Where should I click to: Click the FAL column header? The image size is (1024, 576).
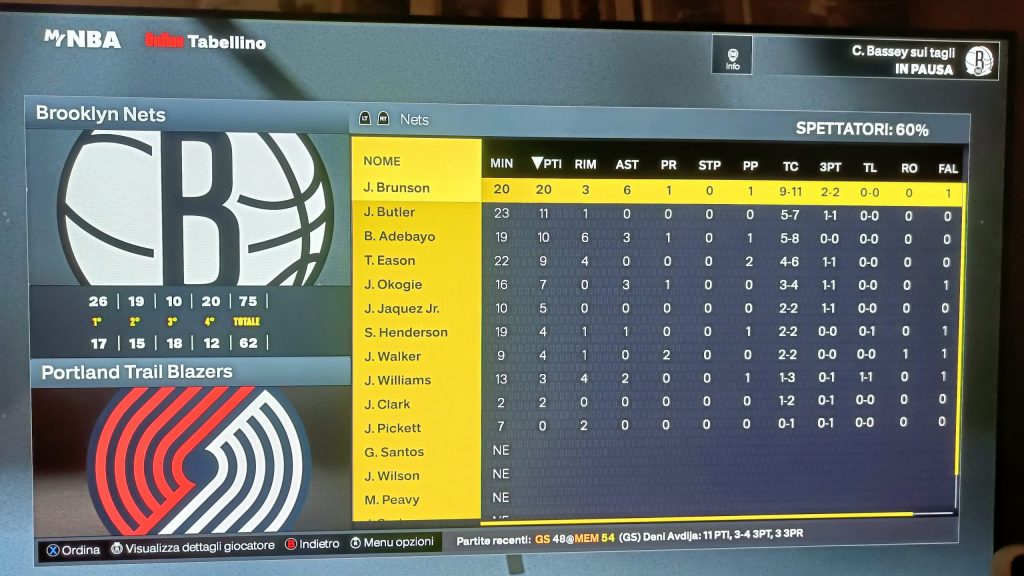[x=948, y=168]
